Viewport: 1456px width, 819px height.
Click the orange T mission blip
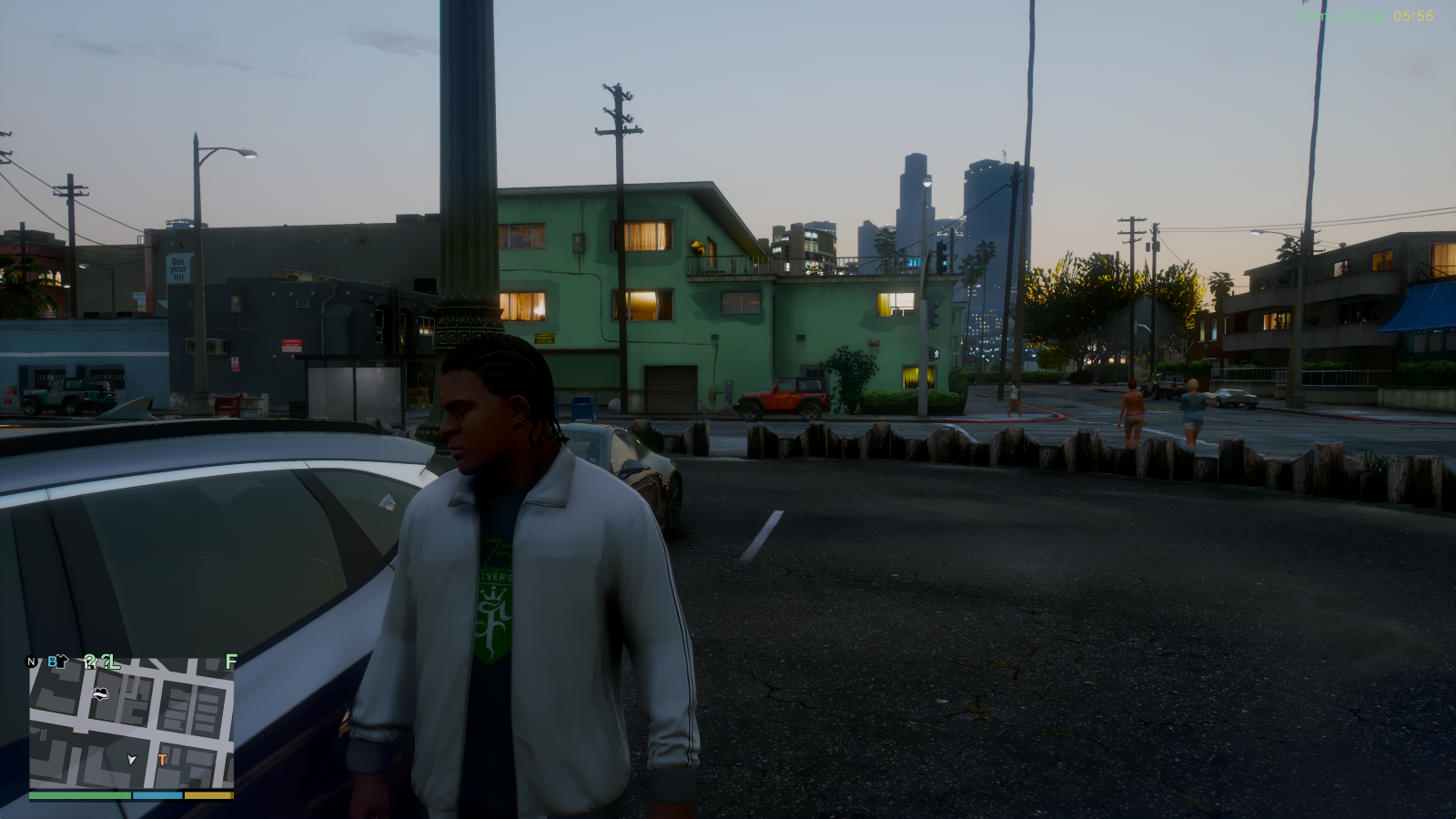coord(162,760)
